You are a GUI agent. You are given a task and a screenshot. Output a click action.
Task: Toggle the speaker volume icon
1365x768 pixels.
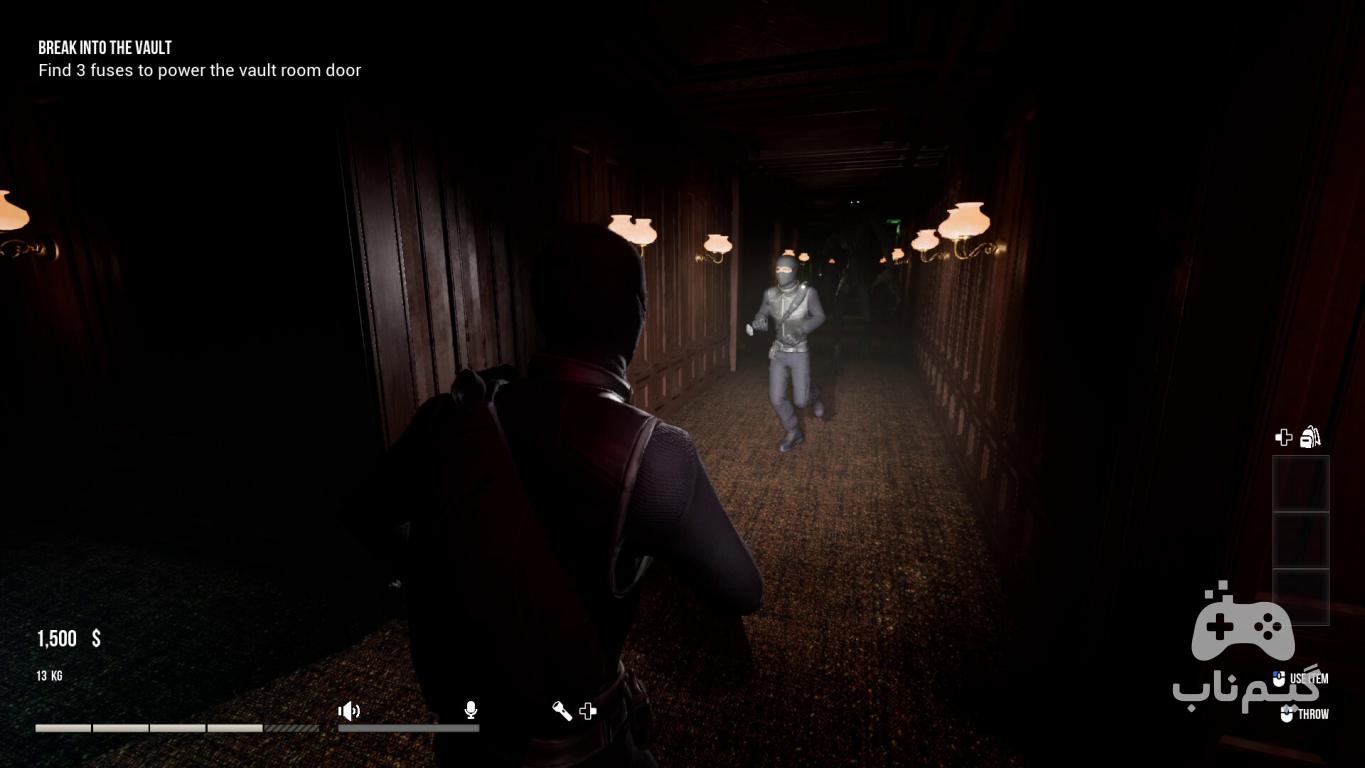pos(348,711)
